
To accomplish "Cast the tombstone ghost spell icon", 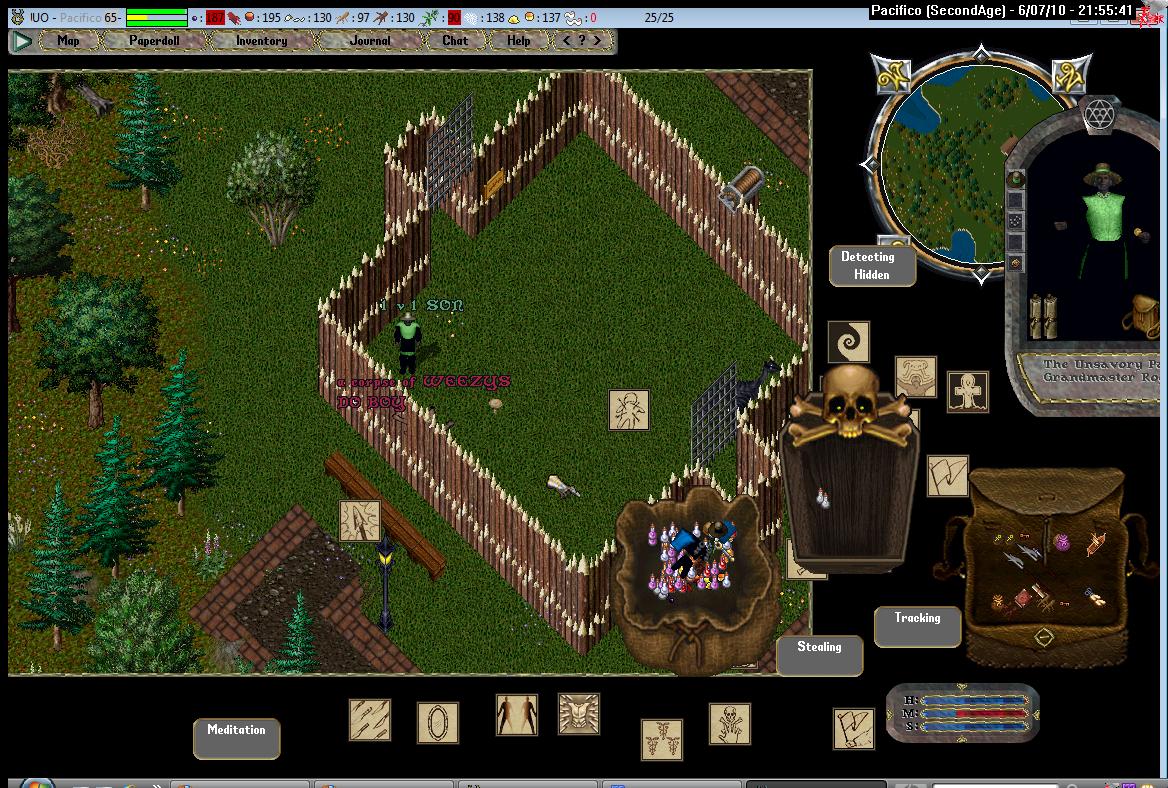I will click(967, 392).
